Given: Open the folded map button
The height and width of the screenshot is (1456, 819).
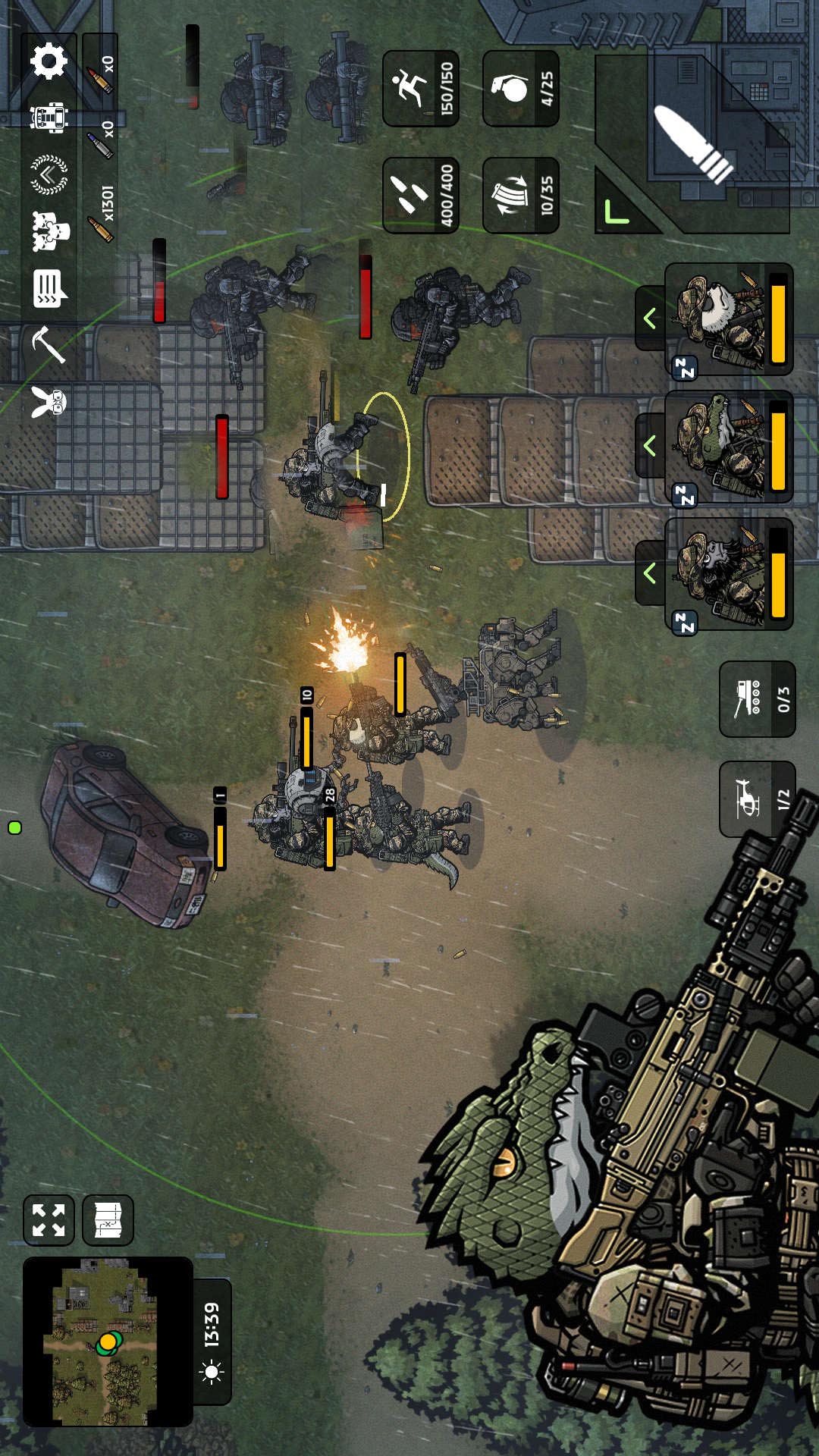Looking at the screenshot, I should [x=108, y=1220].
